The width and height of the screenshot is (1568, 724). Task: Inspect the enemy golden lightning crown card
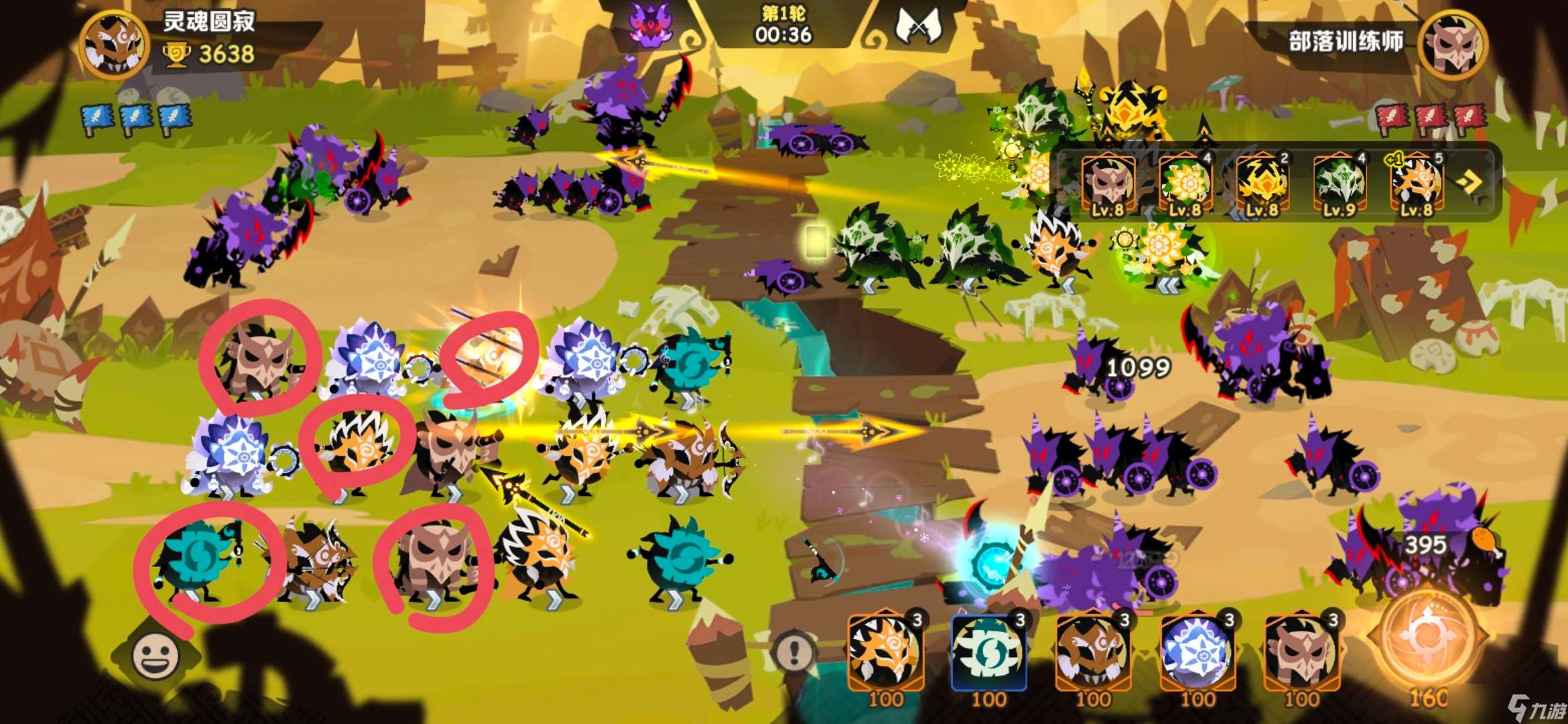click(x=1262, y=184)
